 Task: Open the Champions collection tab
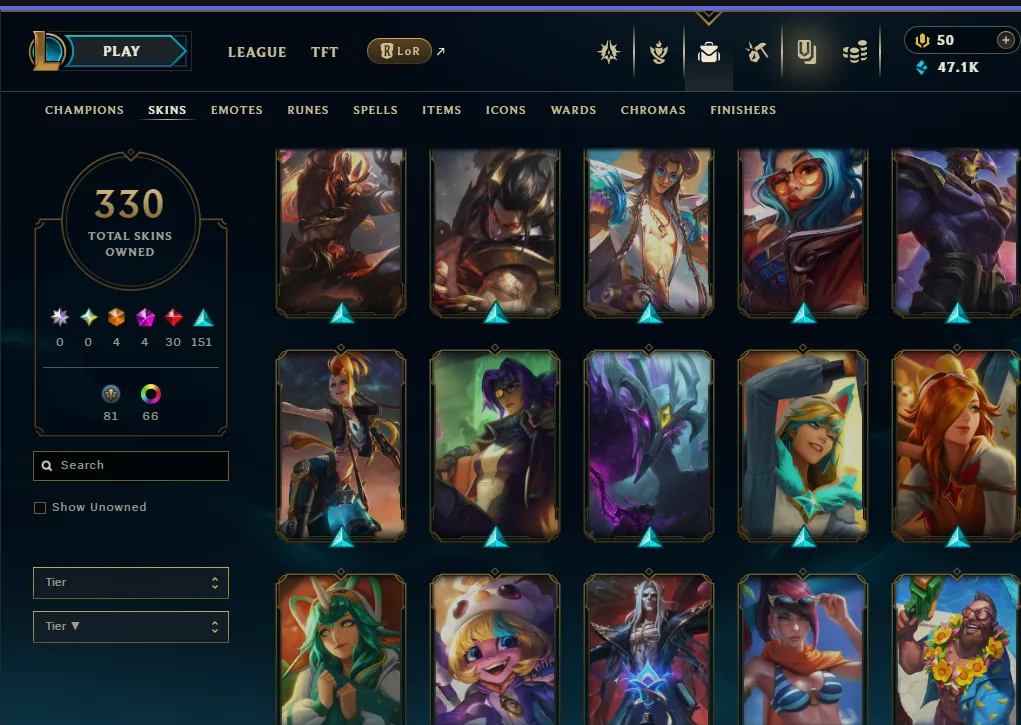(x=85, y=110)
